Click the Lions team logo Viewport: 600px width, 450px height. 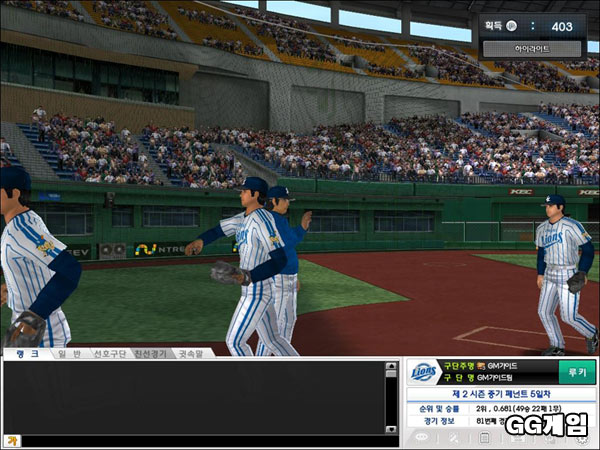tap(424, 373)
